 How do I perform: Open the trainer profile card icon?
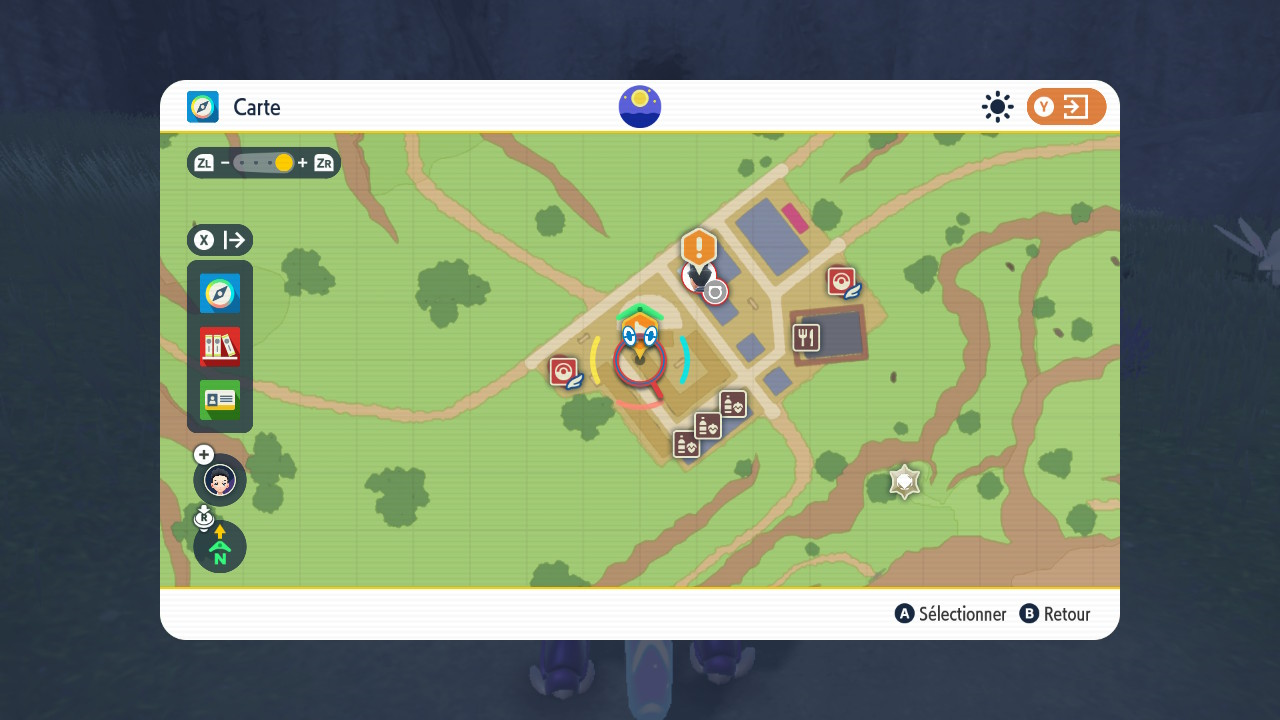pos(220,400)
